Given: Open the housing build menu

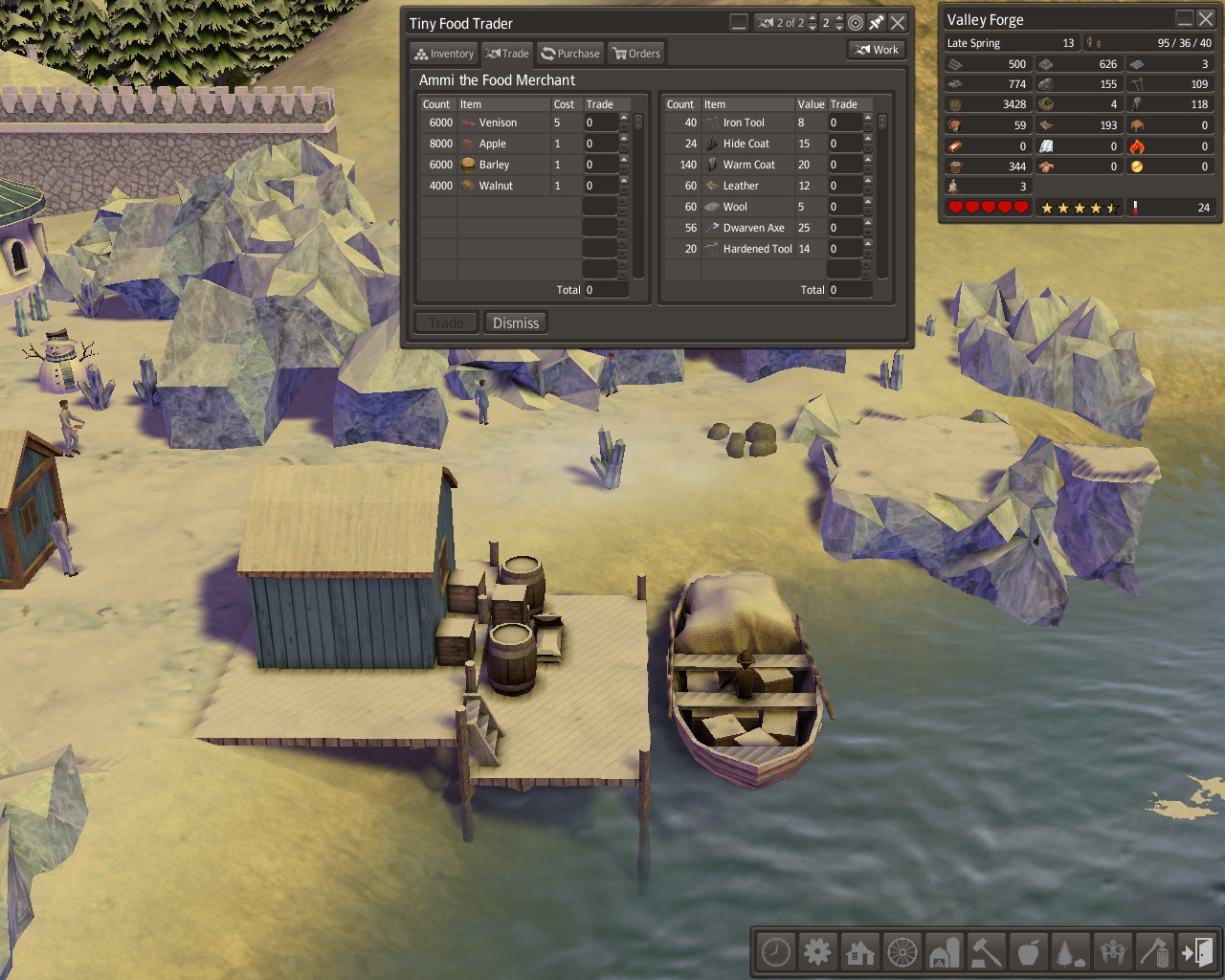Looking at the screenshot, I should click(x=859, y=952).
